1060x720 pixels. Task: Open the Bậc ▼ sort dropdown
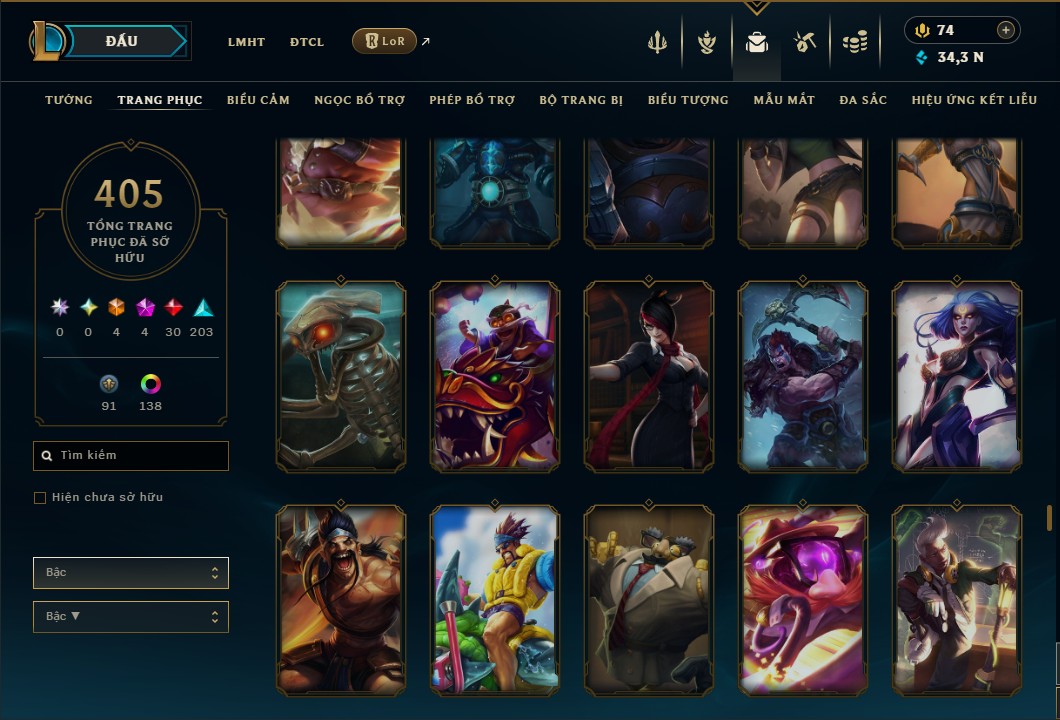pos(131,617)
